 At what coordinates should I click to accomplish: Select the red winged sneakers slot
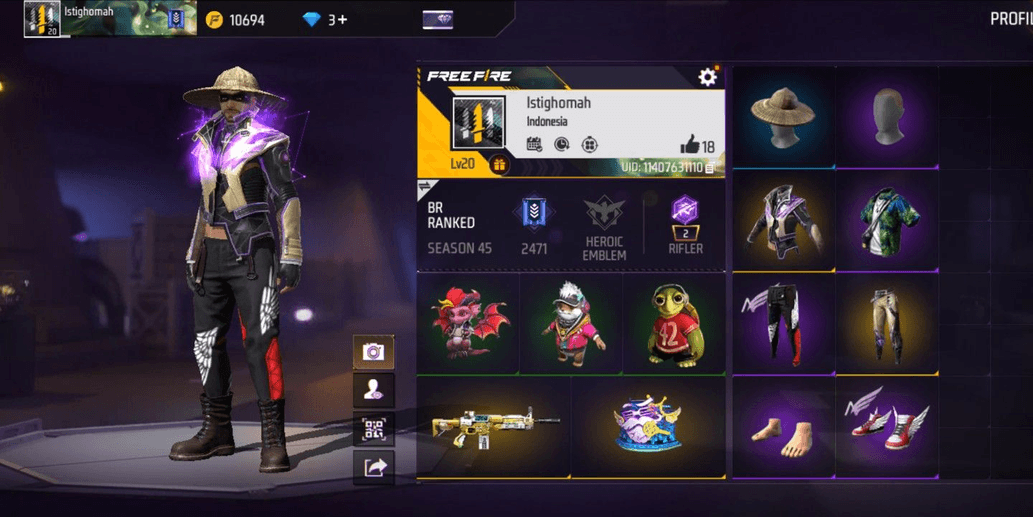886,425
